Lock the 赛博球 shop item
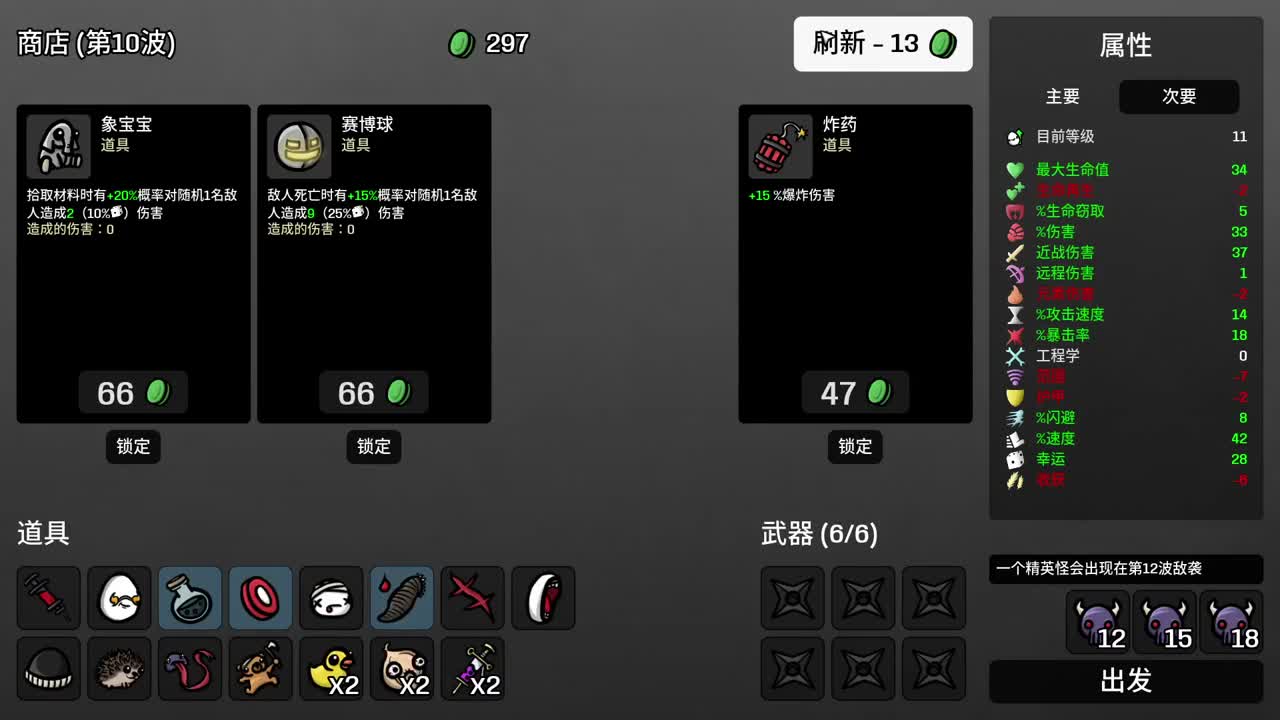Viewport: 1280px width, 720px height. (x=373, y=447)
